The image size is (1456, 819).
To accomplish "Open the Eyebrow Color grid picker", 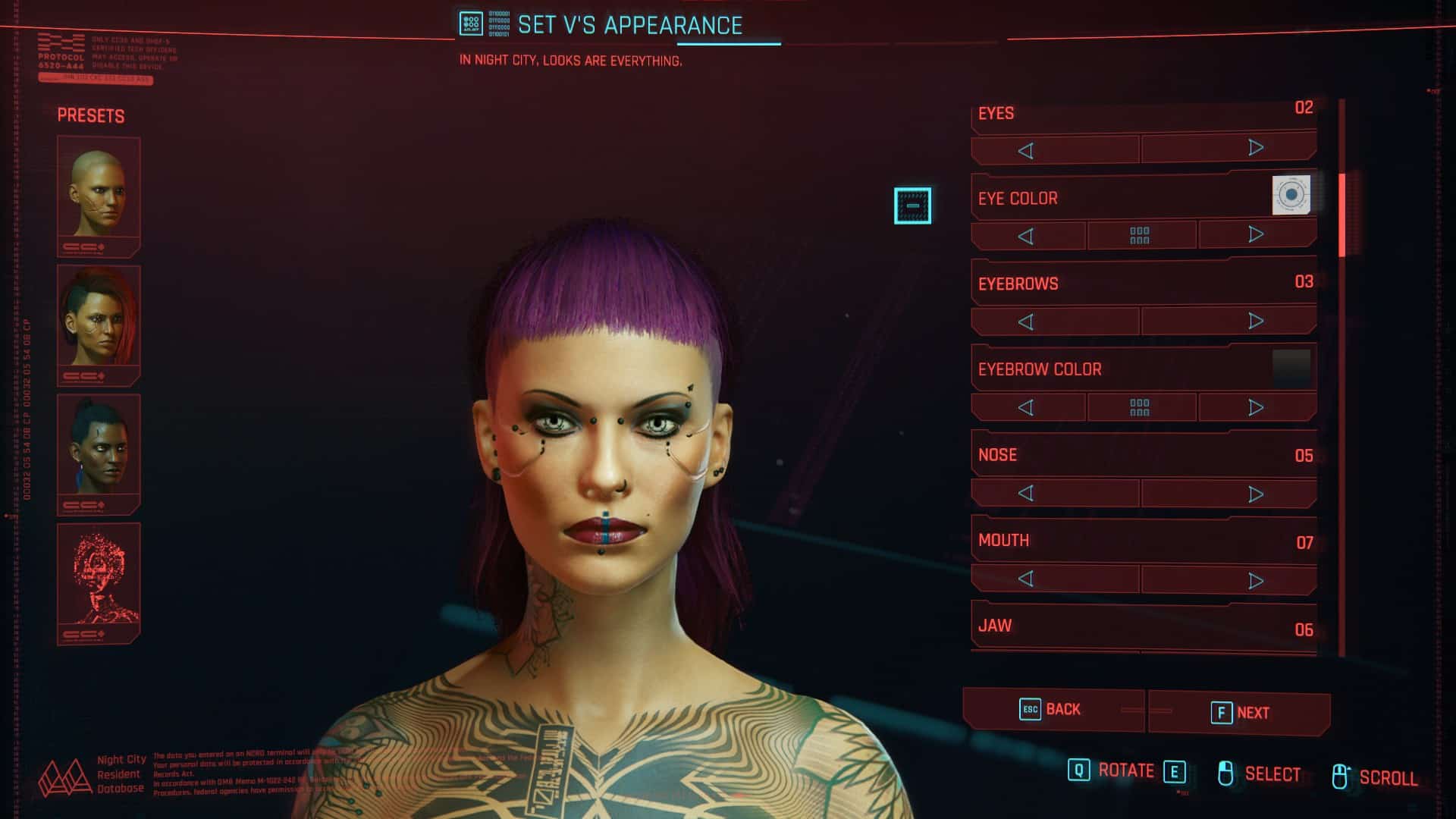I will coord(1140,408).
